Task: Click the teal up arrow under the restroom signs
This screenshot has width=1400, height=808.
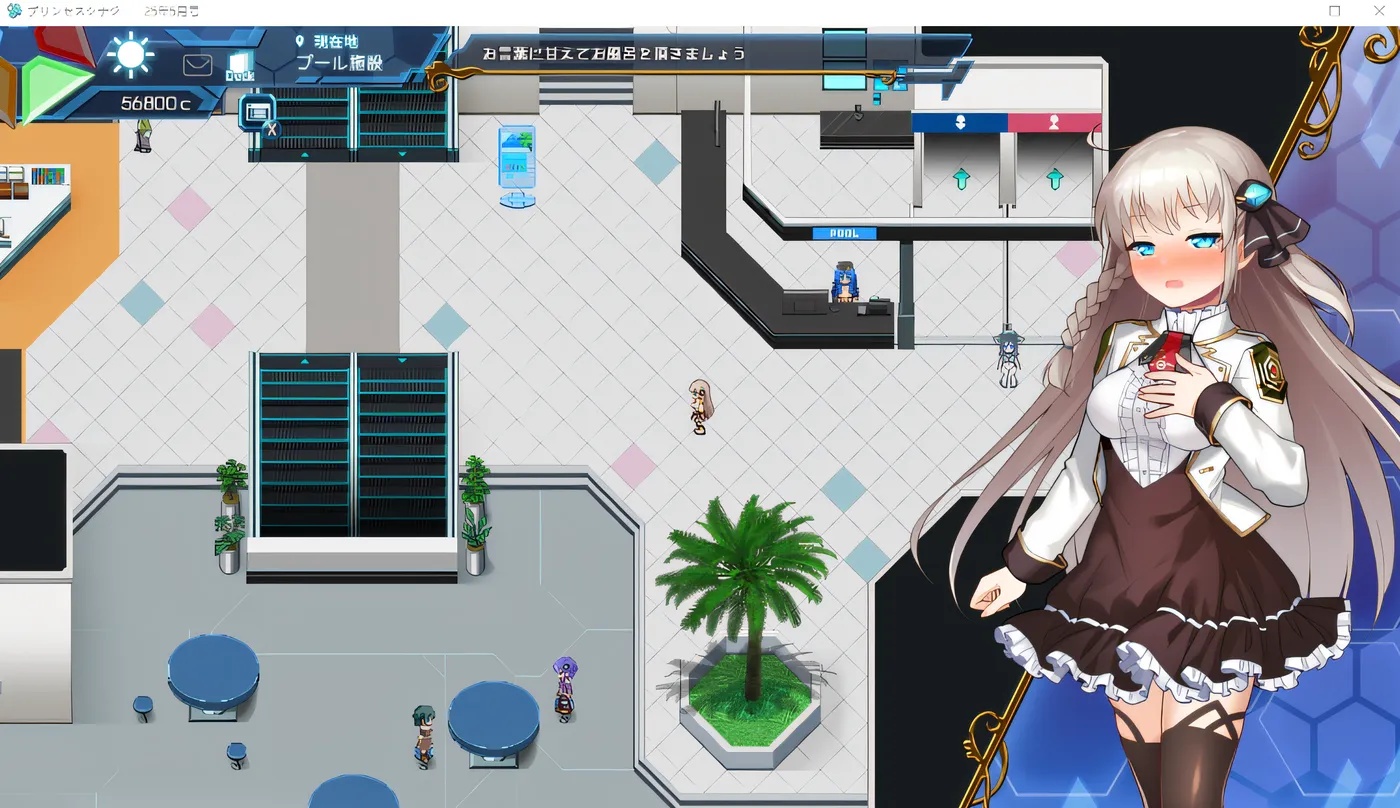Action: click(960, 178)
